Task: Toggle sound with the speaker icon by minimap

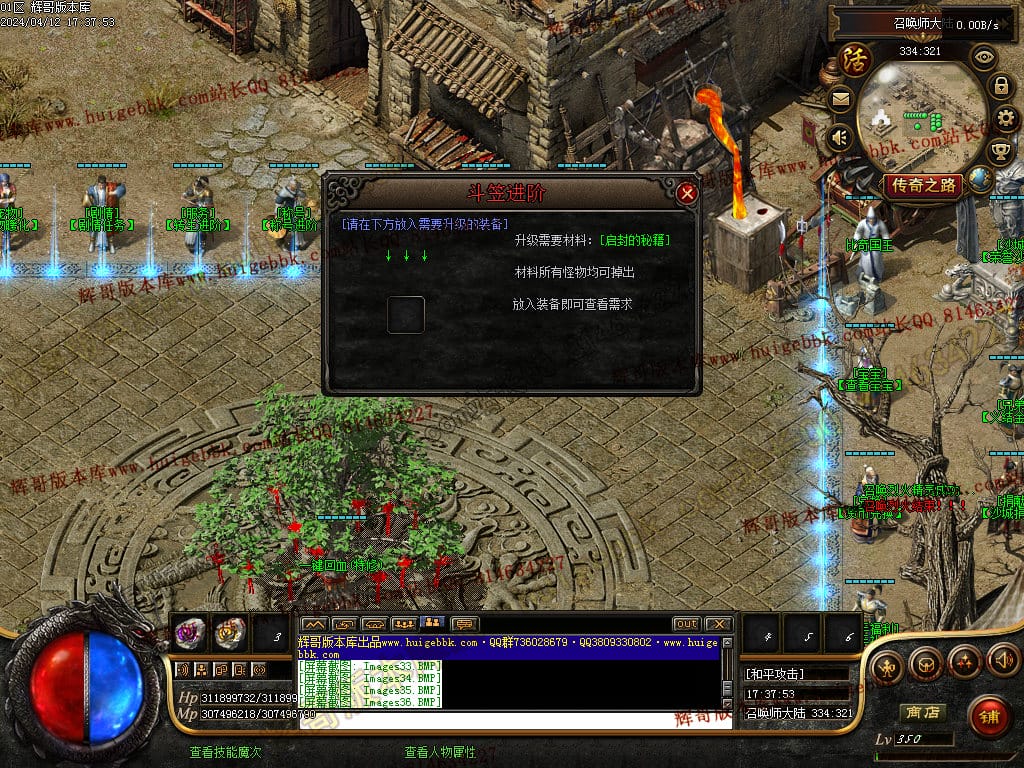Action: click(x=840, y=137)
